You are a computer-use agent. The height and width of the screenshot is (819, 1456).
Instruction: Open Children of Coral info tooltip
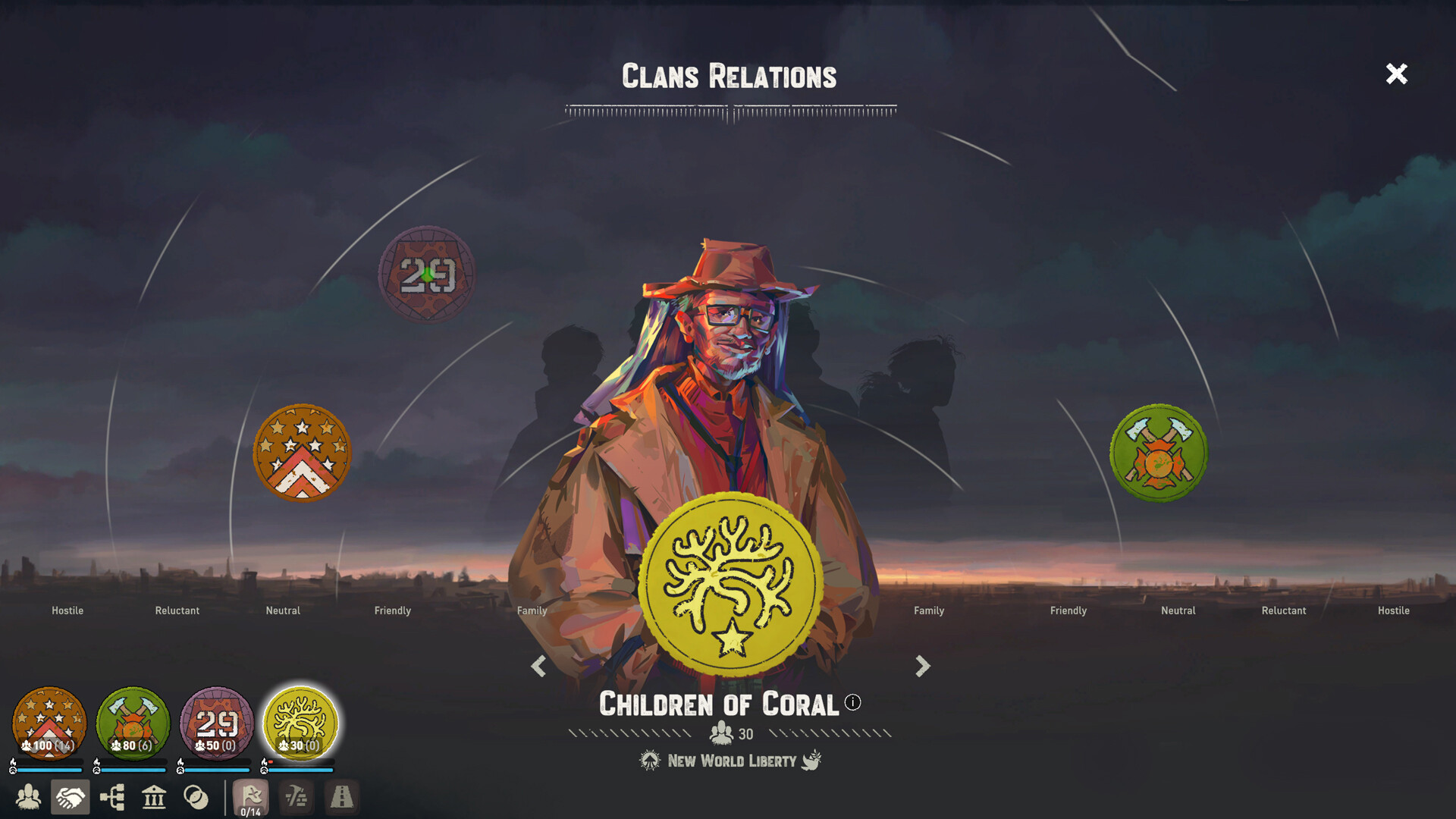pos(853,702)
